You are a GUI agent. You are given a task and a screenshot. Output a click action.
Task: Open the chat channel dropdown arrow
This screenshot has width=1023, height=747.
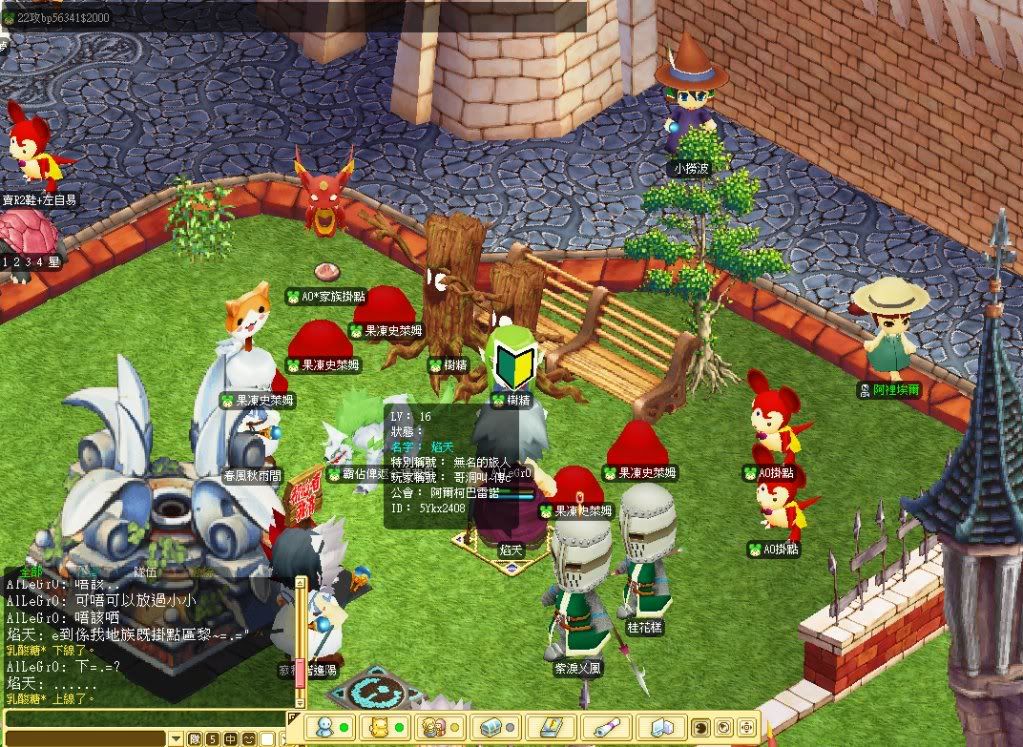[177, 739]
